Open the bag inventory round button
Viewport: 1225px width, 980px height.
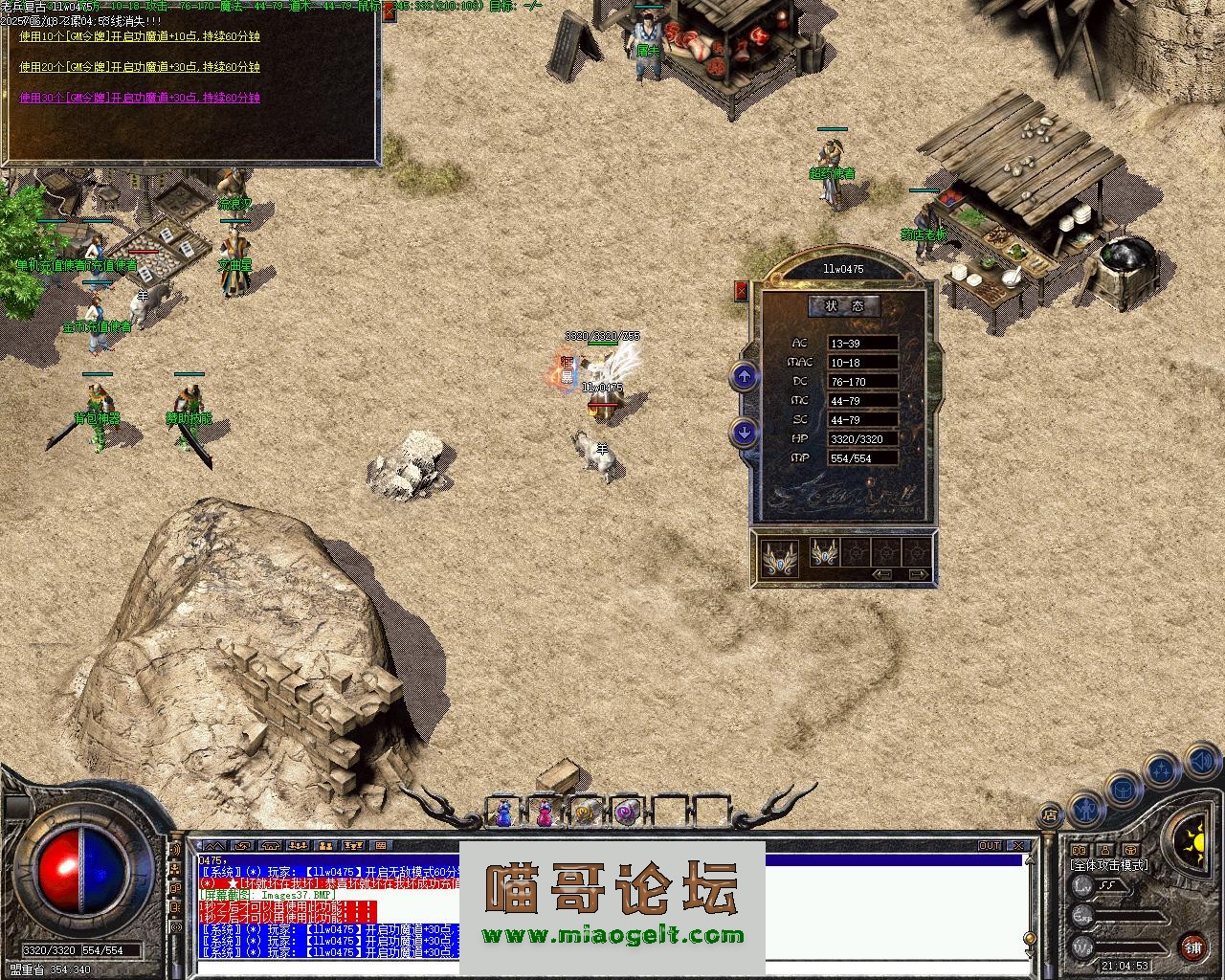pos(1122,790)
